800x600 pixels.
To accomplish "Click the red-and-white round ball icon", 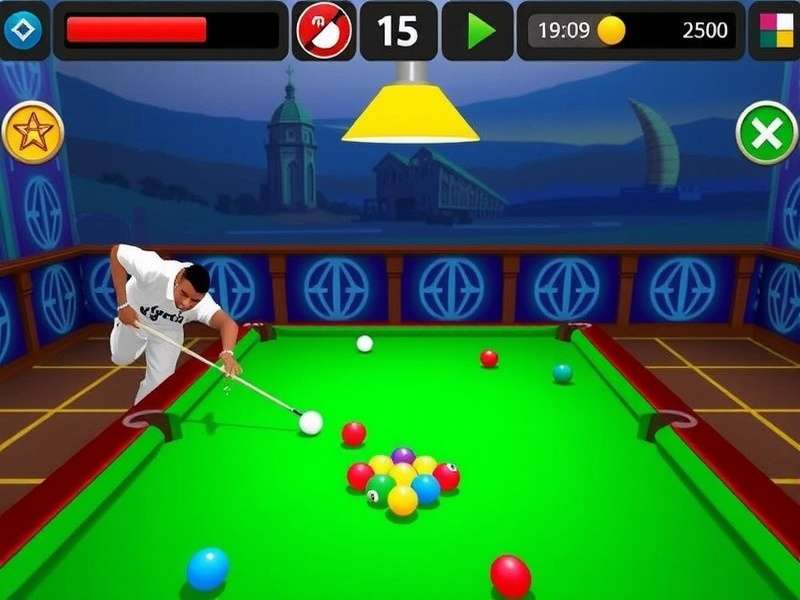I will [x=323, y=30].
